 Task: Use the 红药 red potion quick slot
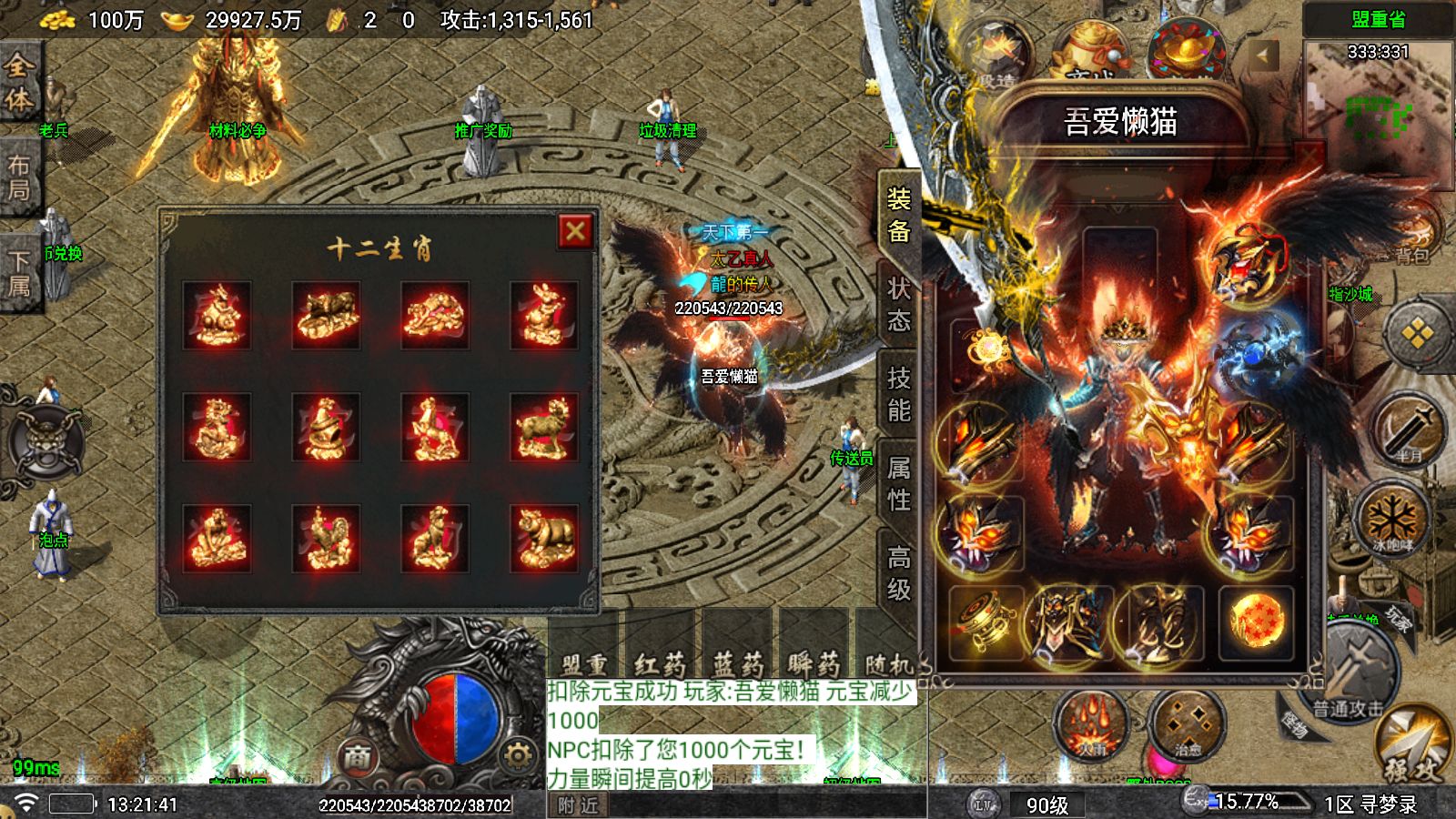click(660, 662)
